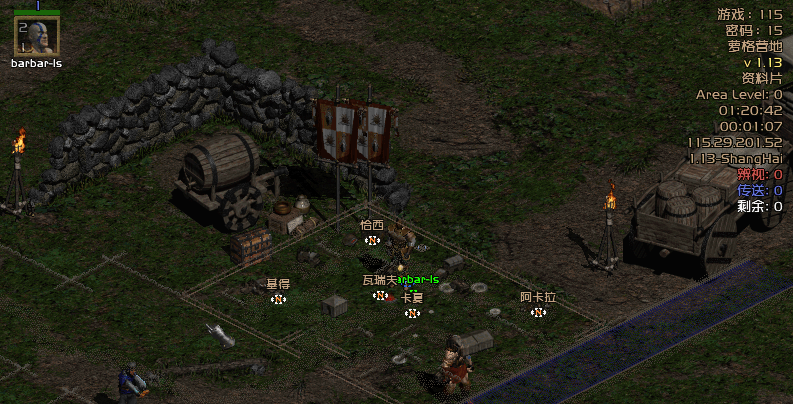
Task: Select the 阿卡拉 automap marker
Action: tap(538, 312)
